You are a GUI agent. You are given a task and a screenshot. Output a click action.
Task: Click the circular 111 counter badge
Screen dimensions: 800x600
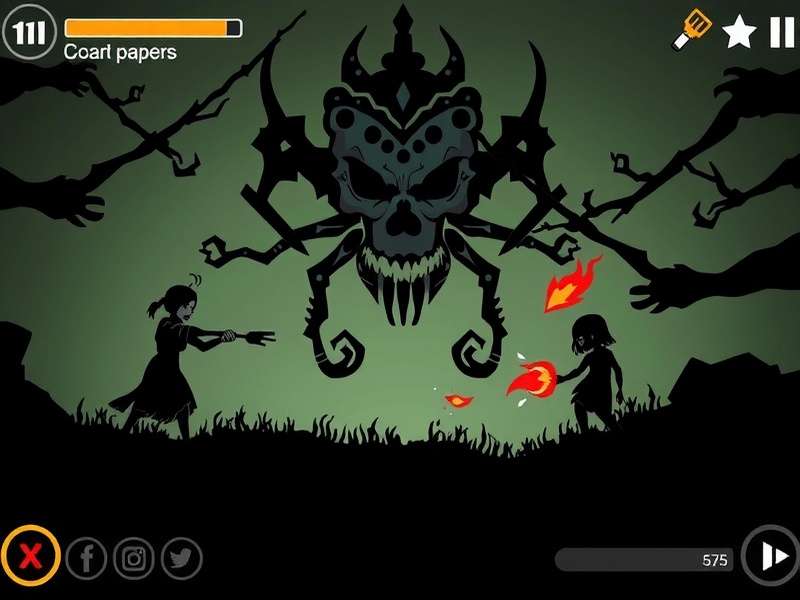point(30,33)
